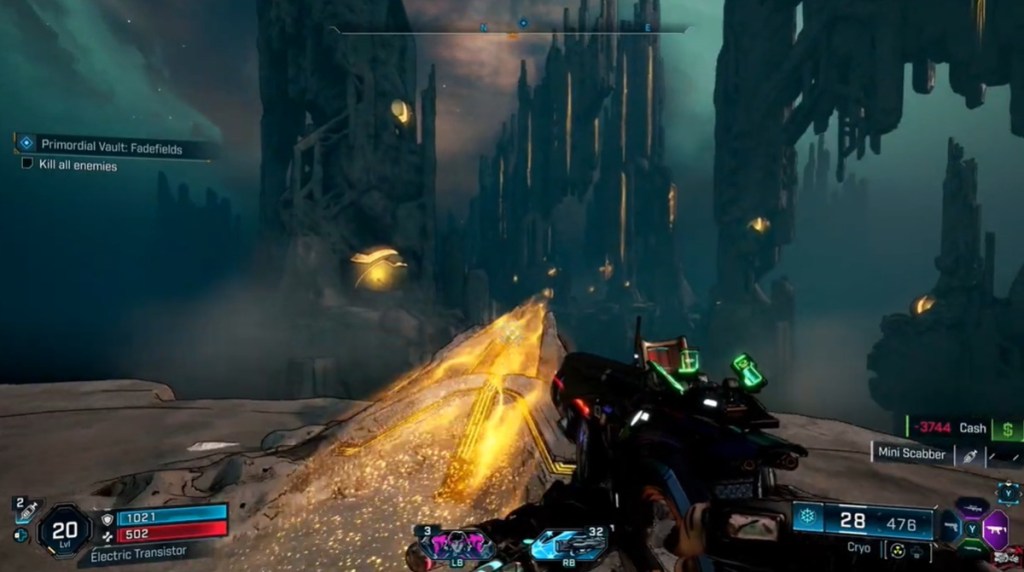The width and height of the screenshot is (1024, 572).
Task: Choose the purple equipped weapon slot
Action: pos(997,528)
